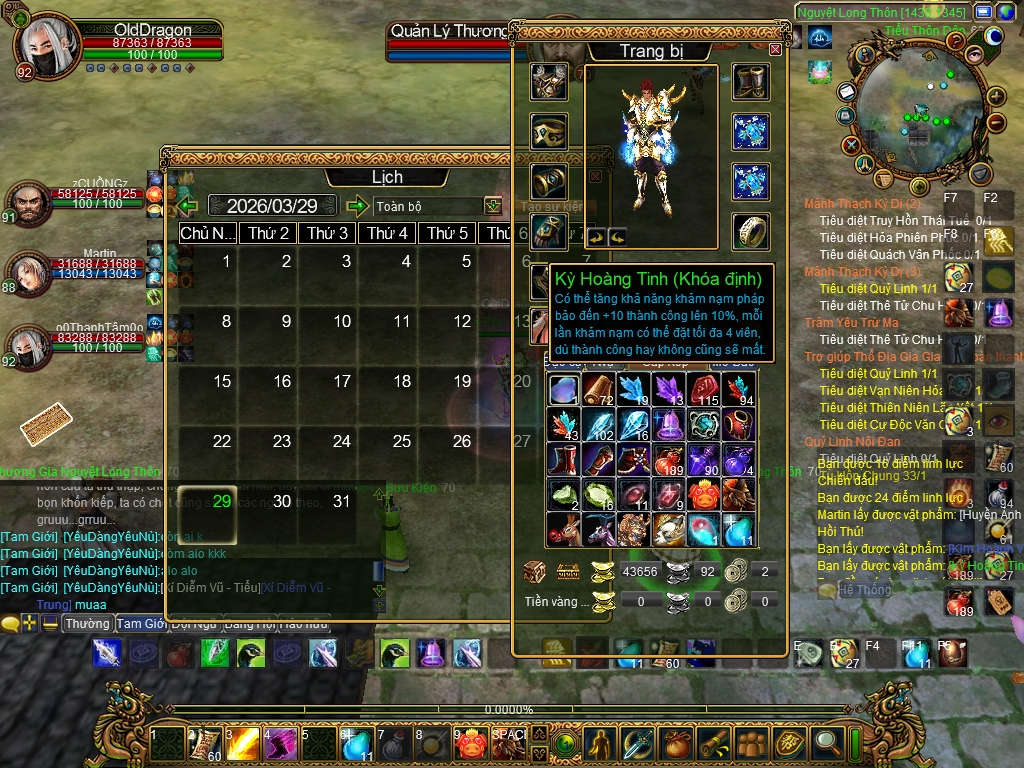Select the boots equipment slot
The image size is (1024, 768).
[x=750, y=82]
